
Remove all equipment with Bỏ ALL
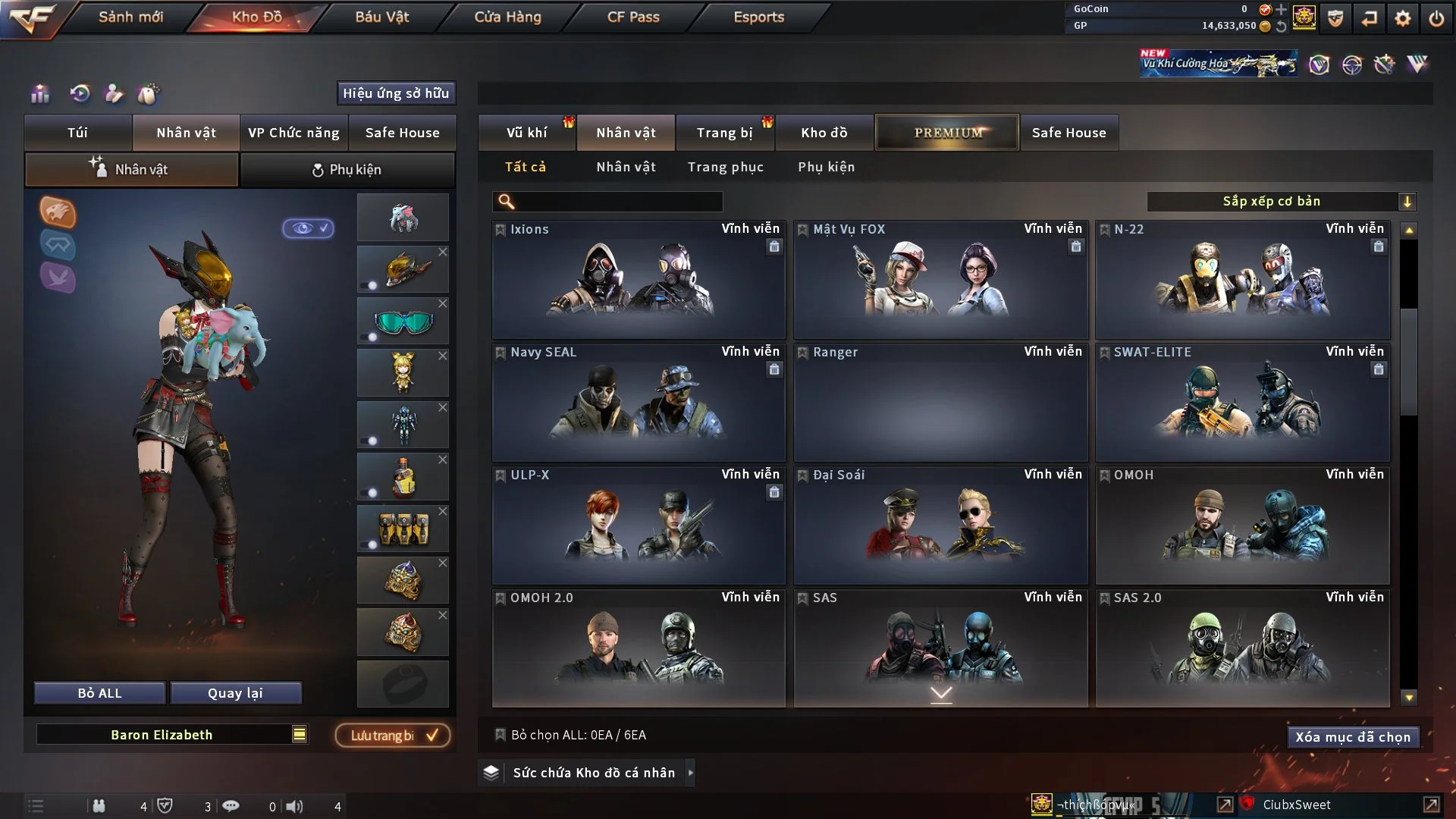point(99,693)
